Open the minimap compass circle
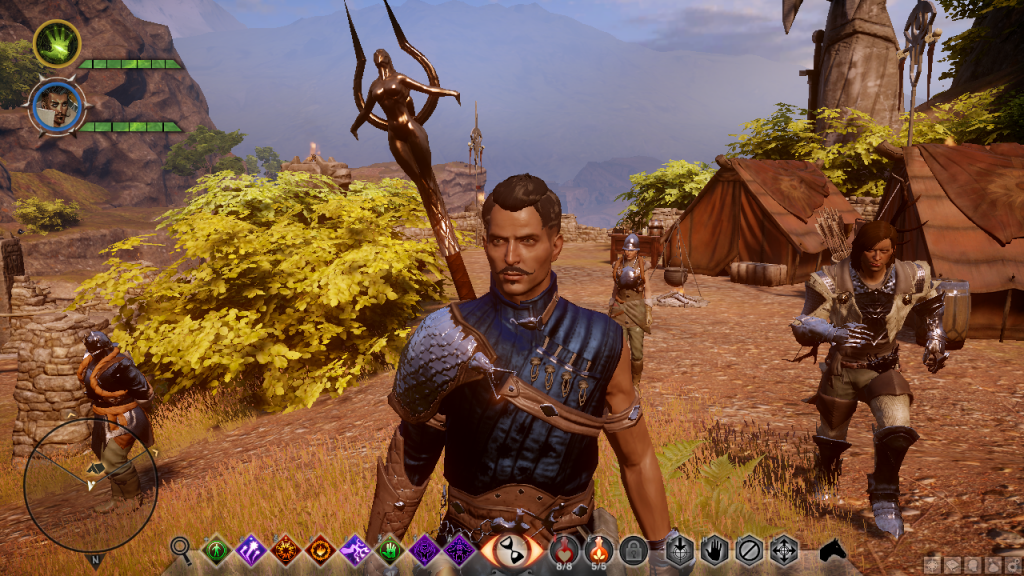The height and width of the screenshot is (576, 1024). pyautogui.click(x=90, y=484)
